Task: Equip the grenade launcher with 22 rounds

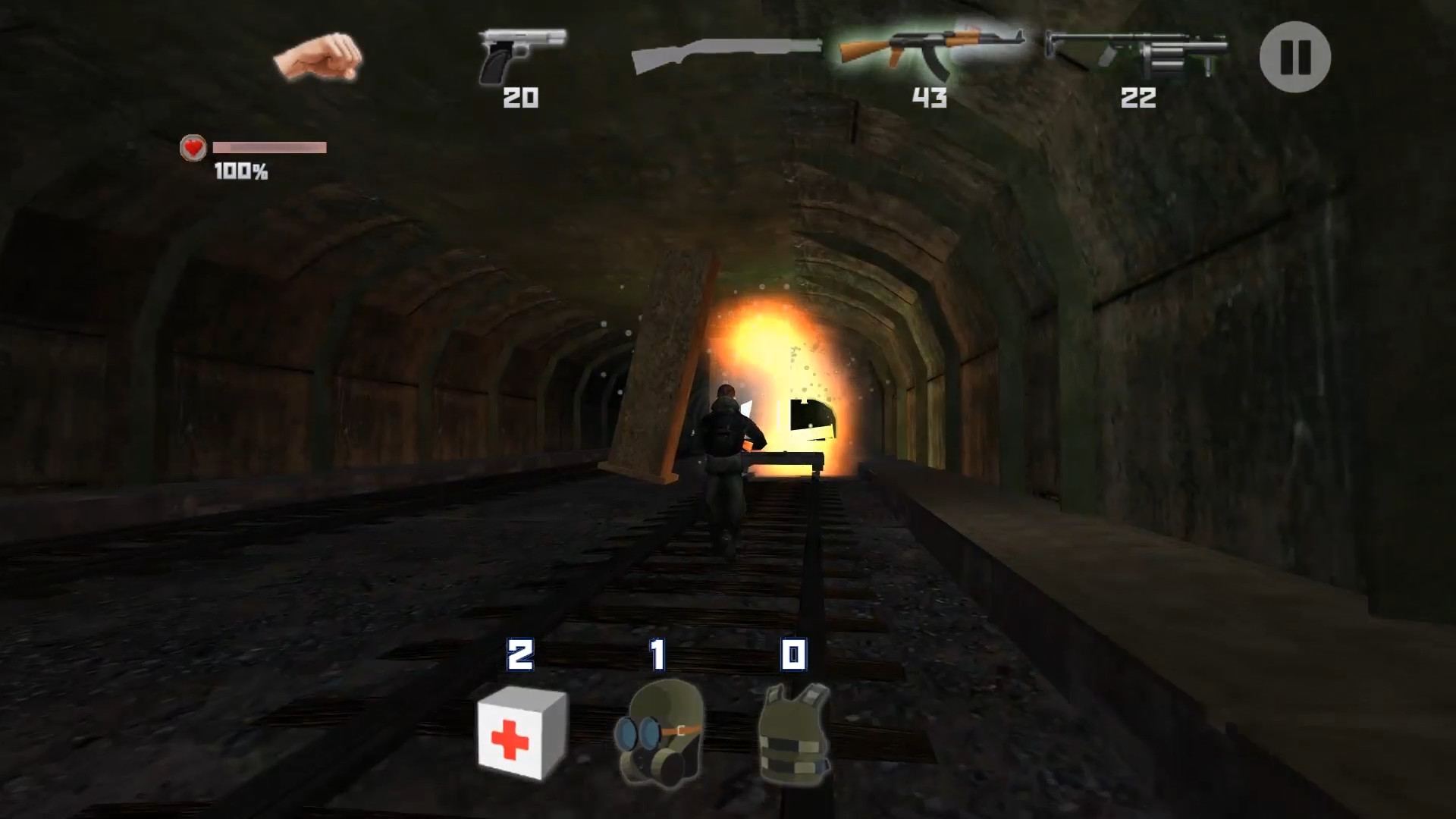Action: coord(1137,53)
